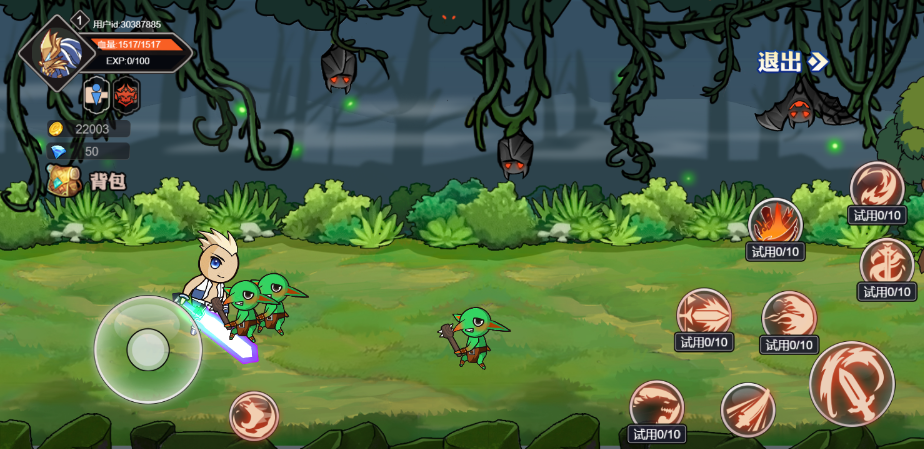Viewport: 924px width, 449px height.
Task: Activate the sword emblem skill
Action: 886,263
